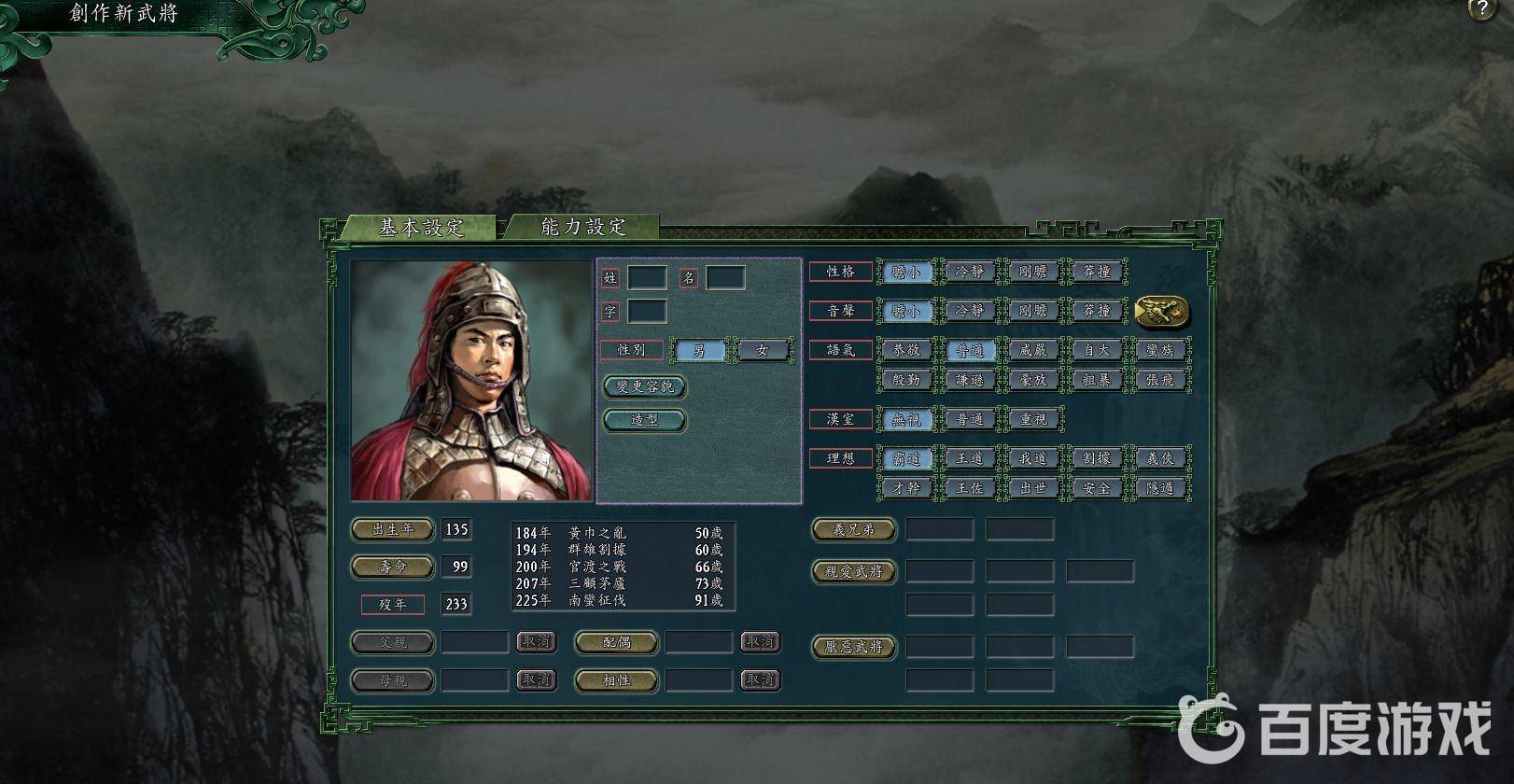The image size is (1514, 784).
Task: Select 女 as the officer's gender
Action: tap(763, 350)
